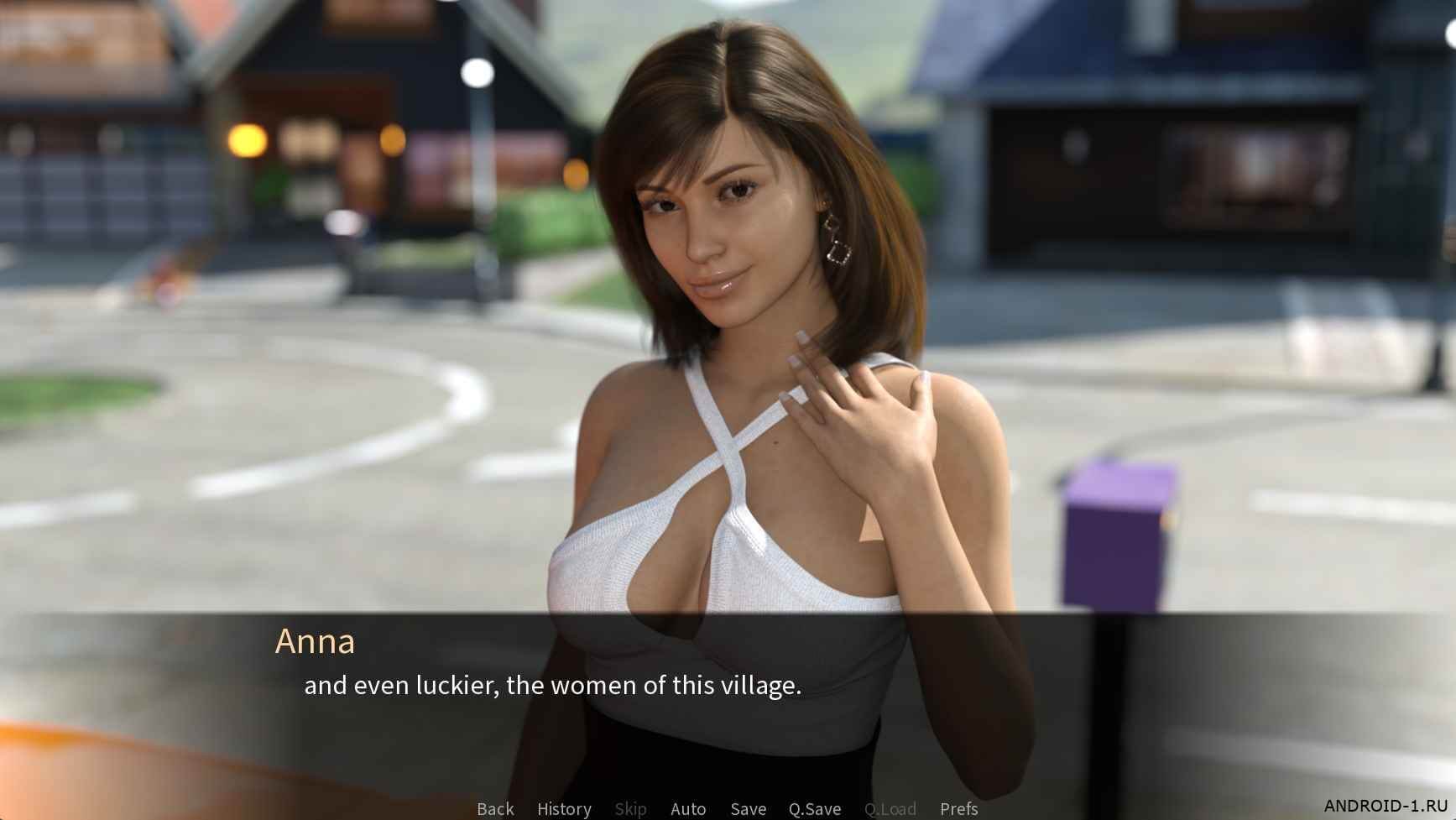Open the dialogue History log
Image resolution: width=1456 pixels, height=820 pixels.
pyautogui.click(x=564, y=808)
